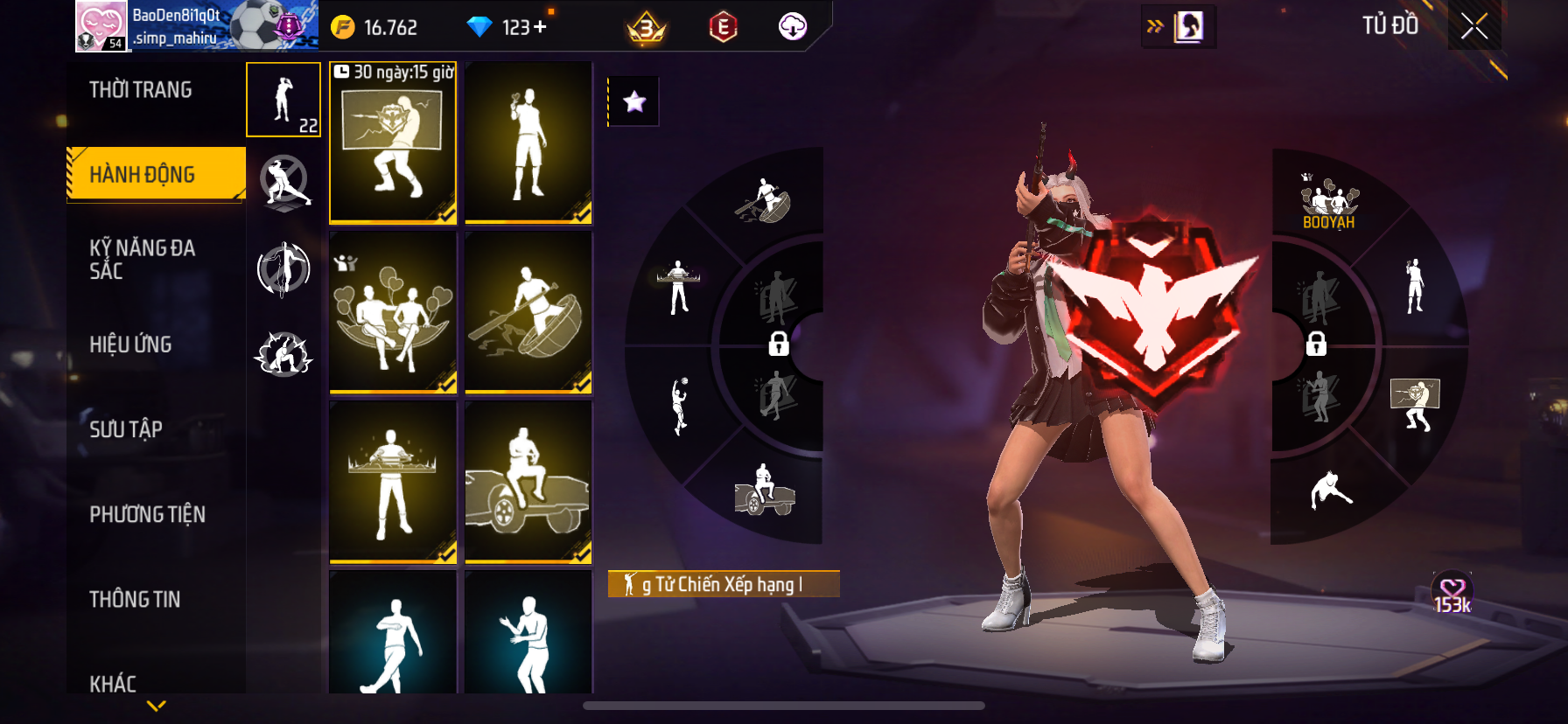The height and width of the screenshot is (724, 1568).
Task: Select the sitting on car emote
Action: (528, 482)
